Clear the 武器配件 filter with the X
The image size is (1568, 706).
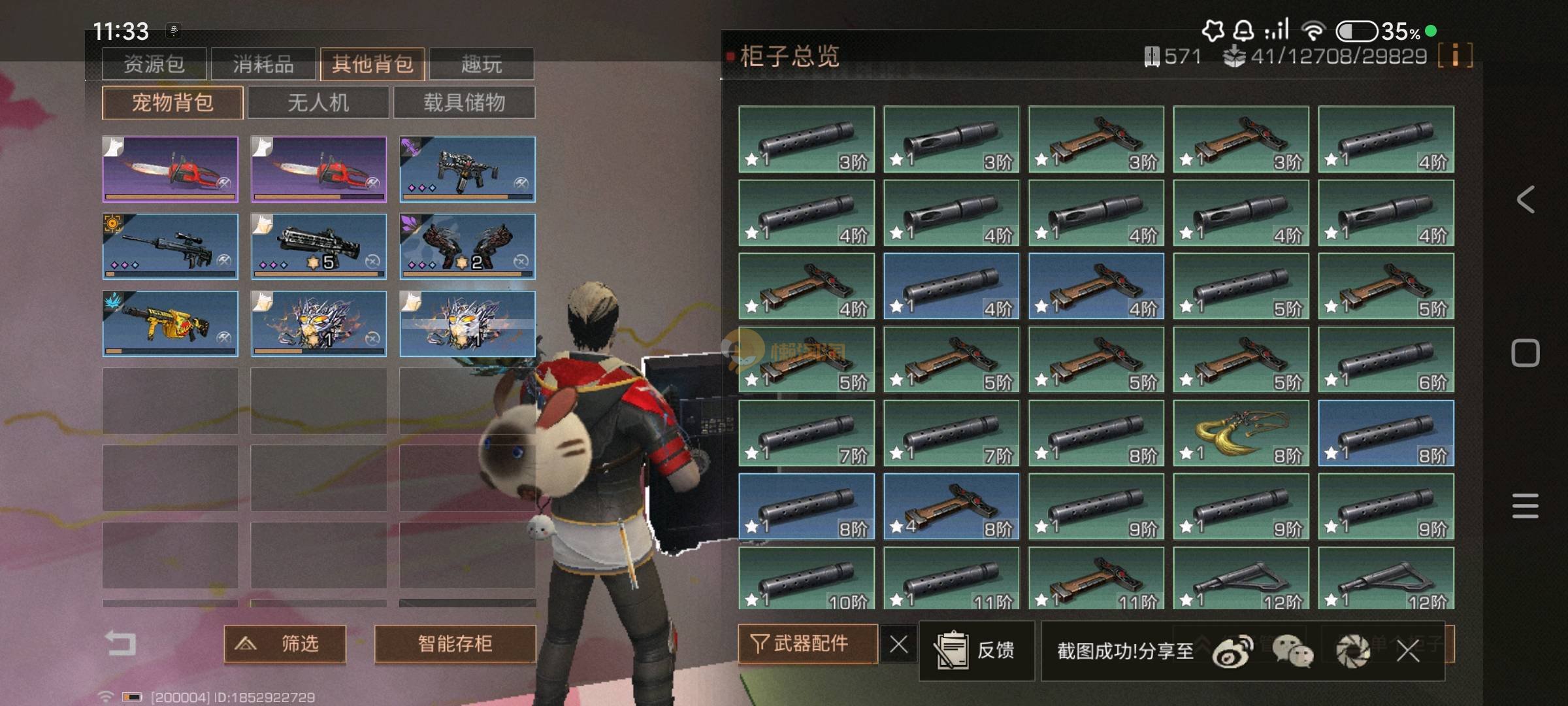898,645
